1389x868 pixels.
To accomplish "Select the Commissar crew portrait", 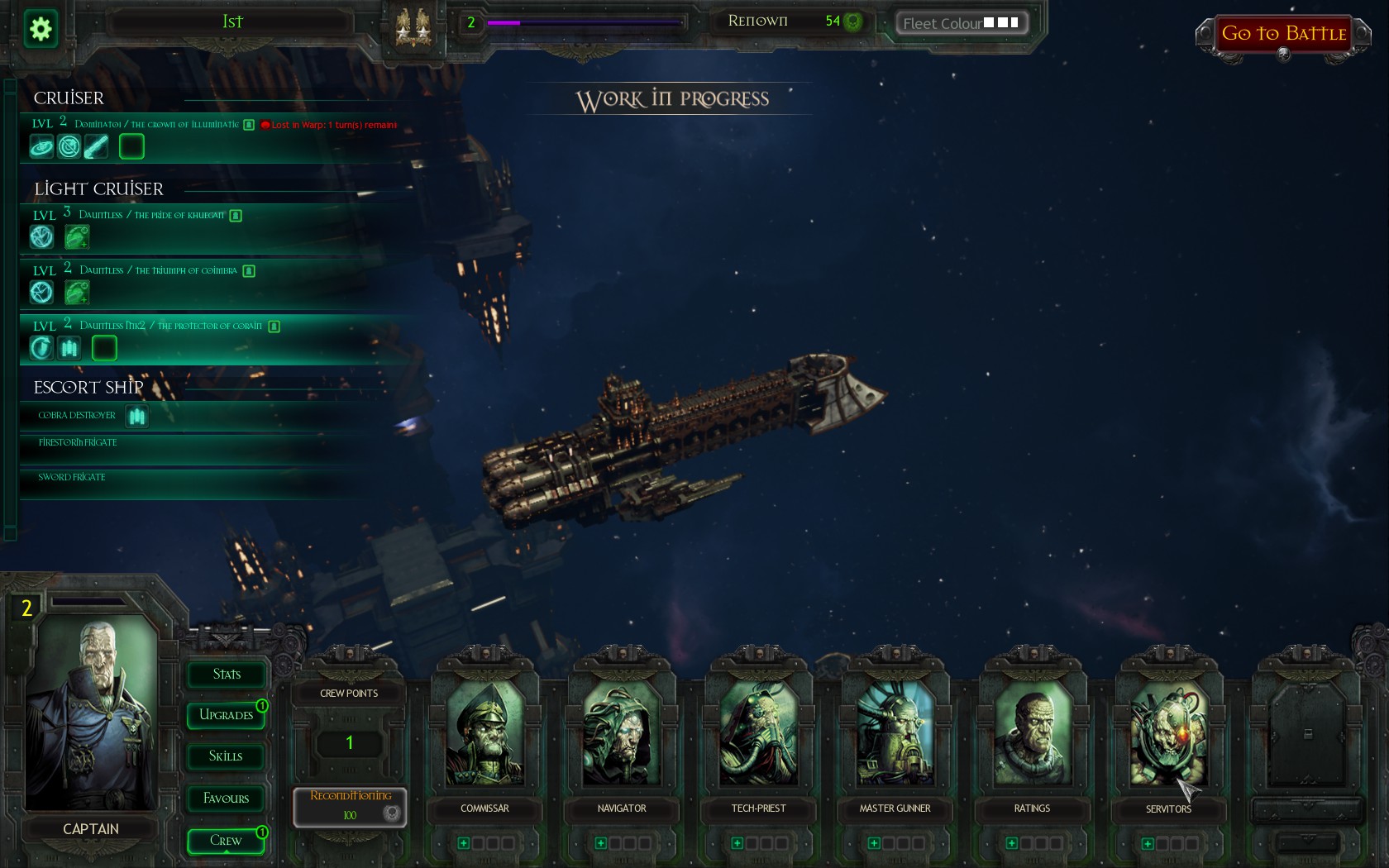I will (484, 736).
